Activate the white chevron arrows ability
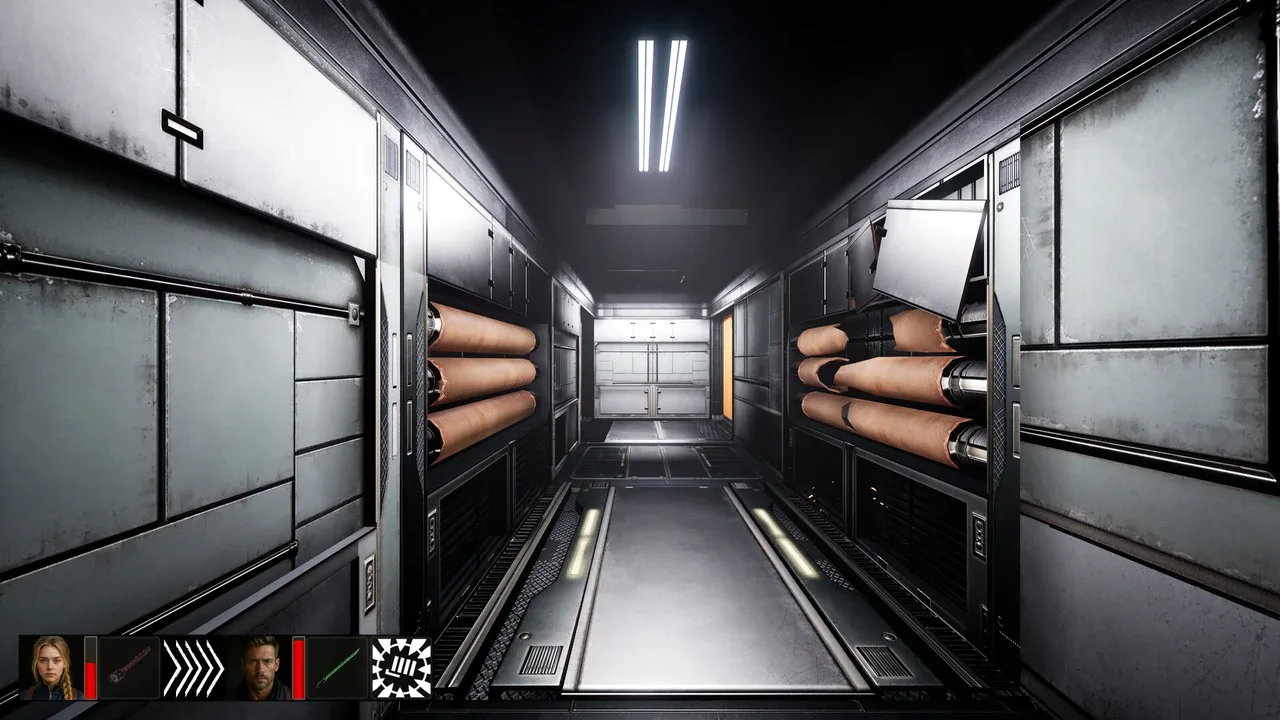This screenshot has width=1280, height=720. 193,667
